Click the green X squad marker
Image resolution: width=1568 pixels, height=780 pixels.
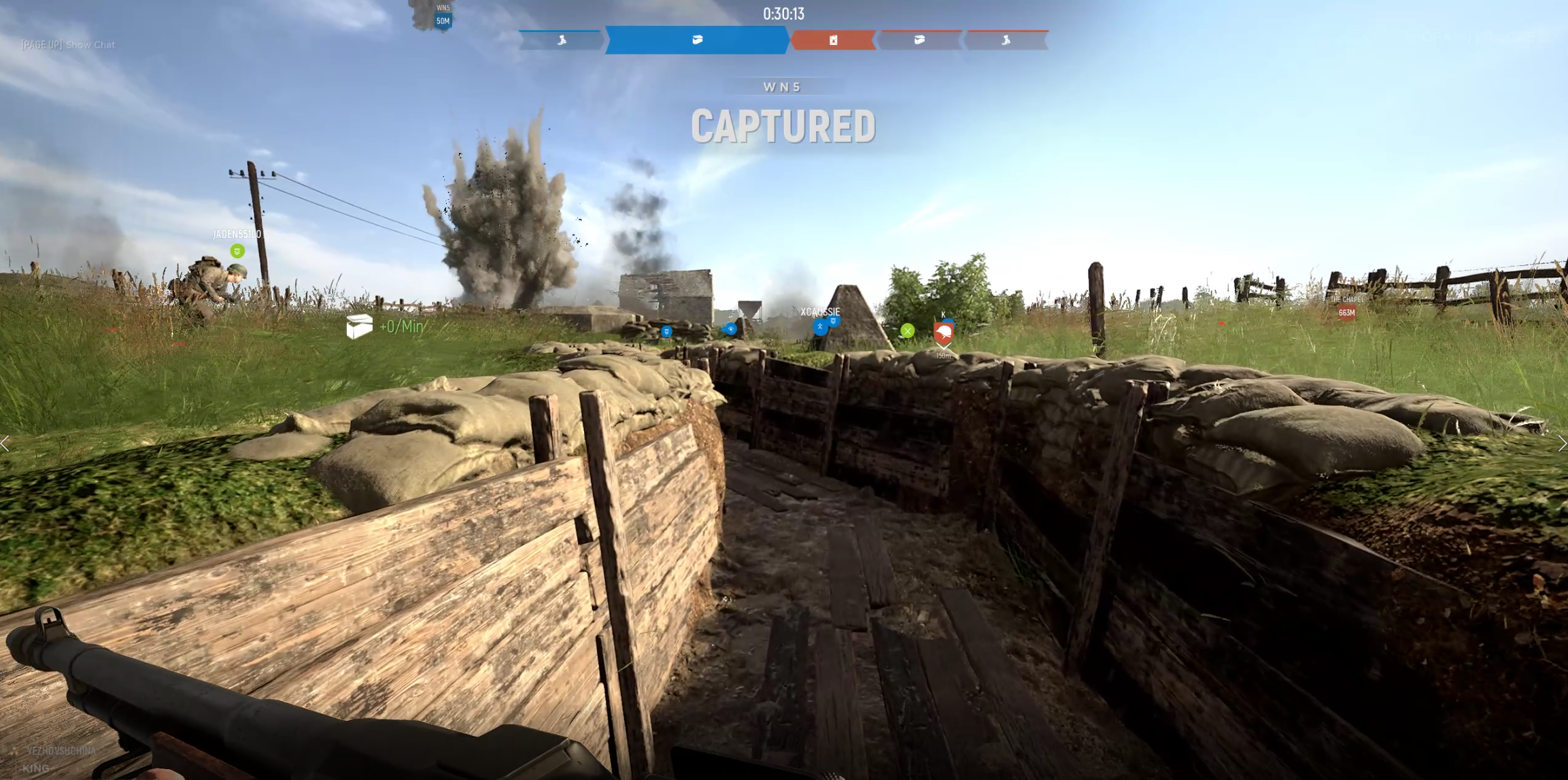pyautogui.click(x=907, y=331)
